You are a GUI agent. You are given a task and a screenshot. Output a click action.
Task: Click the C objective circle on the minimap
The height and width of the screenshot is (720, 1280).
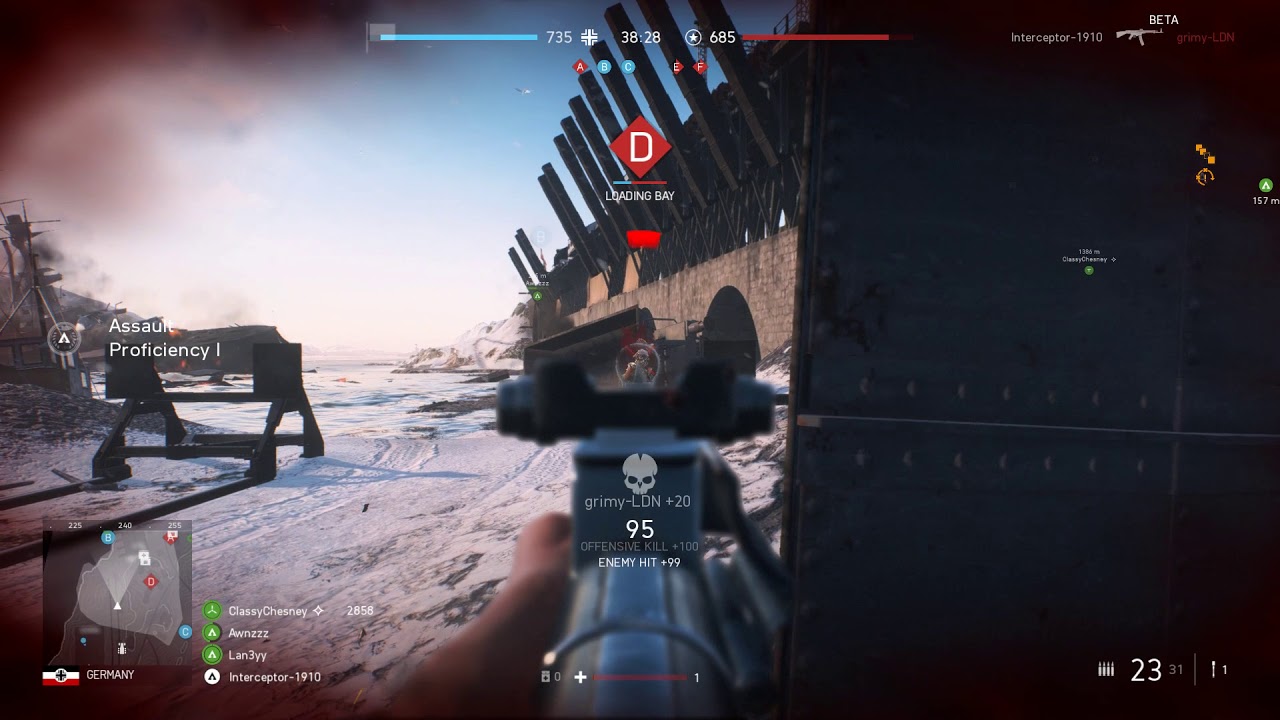click(x=184, y=631)
